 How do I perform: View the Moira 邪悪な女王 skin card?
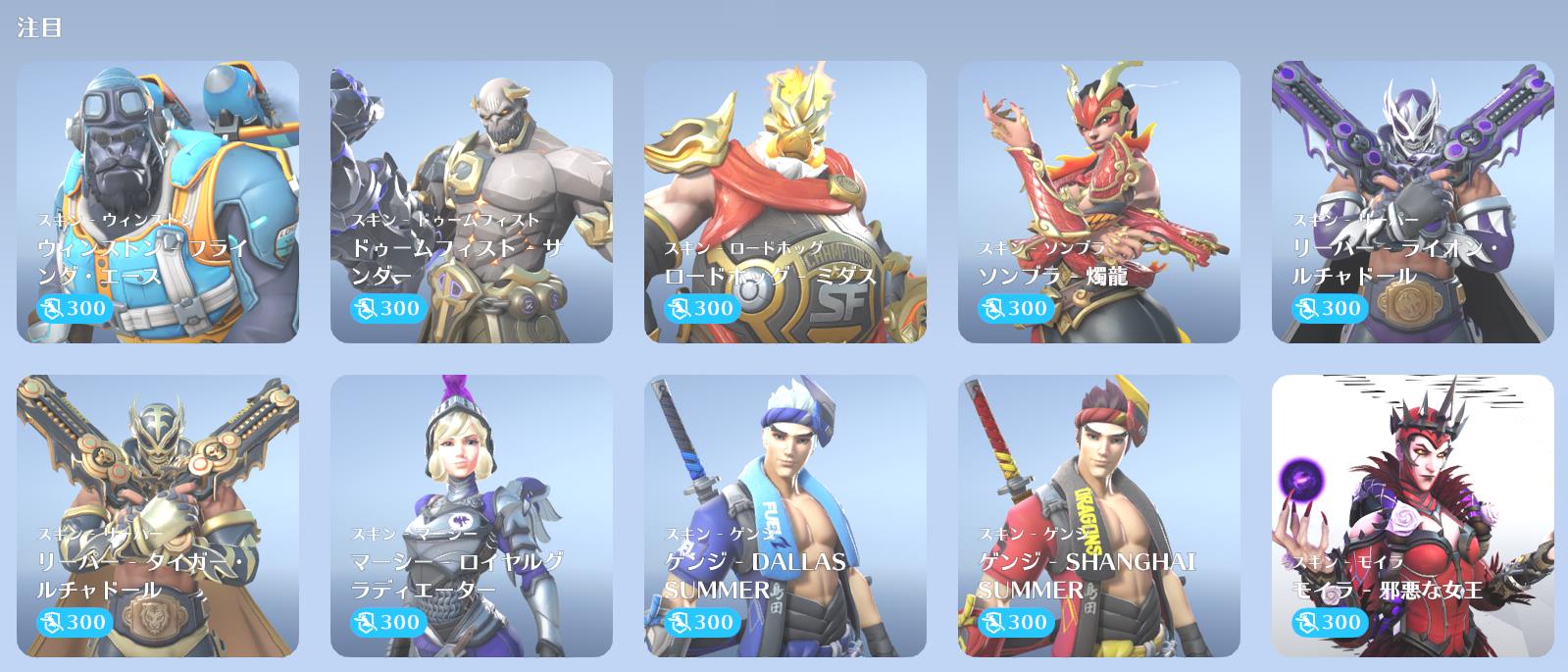click(x=1413, y=516)
